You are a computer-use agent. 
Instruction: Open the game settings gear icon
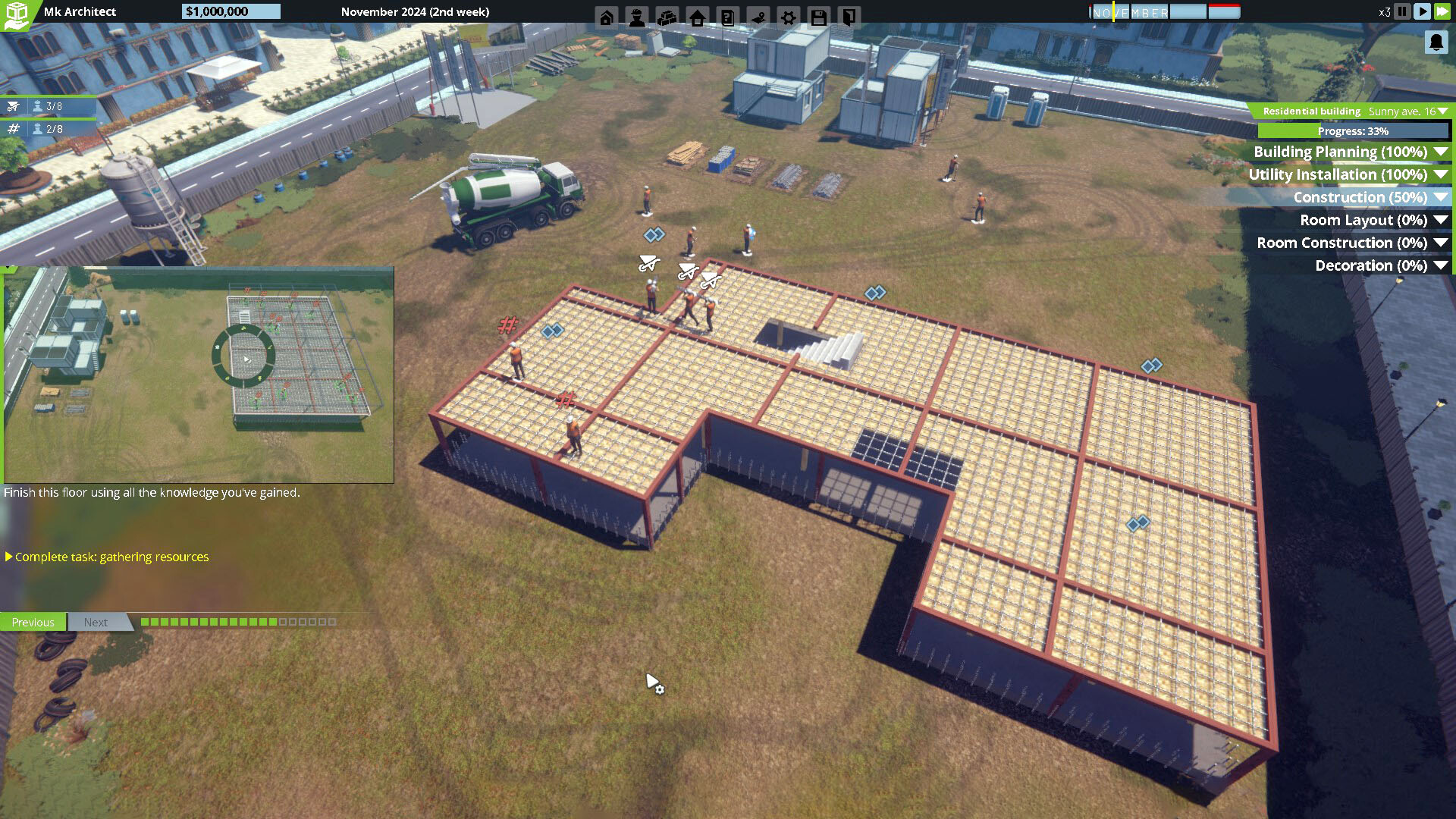pos(788,17)
